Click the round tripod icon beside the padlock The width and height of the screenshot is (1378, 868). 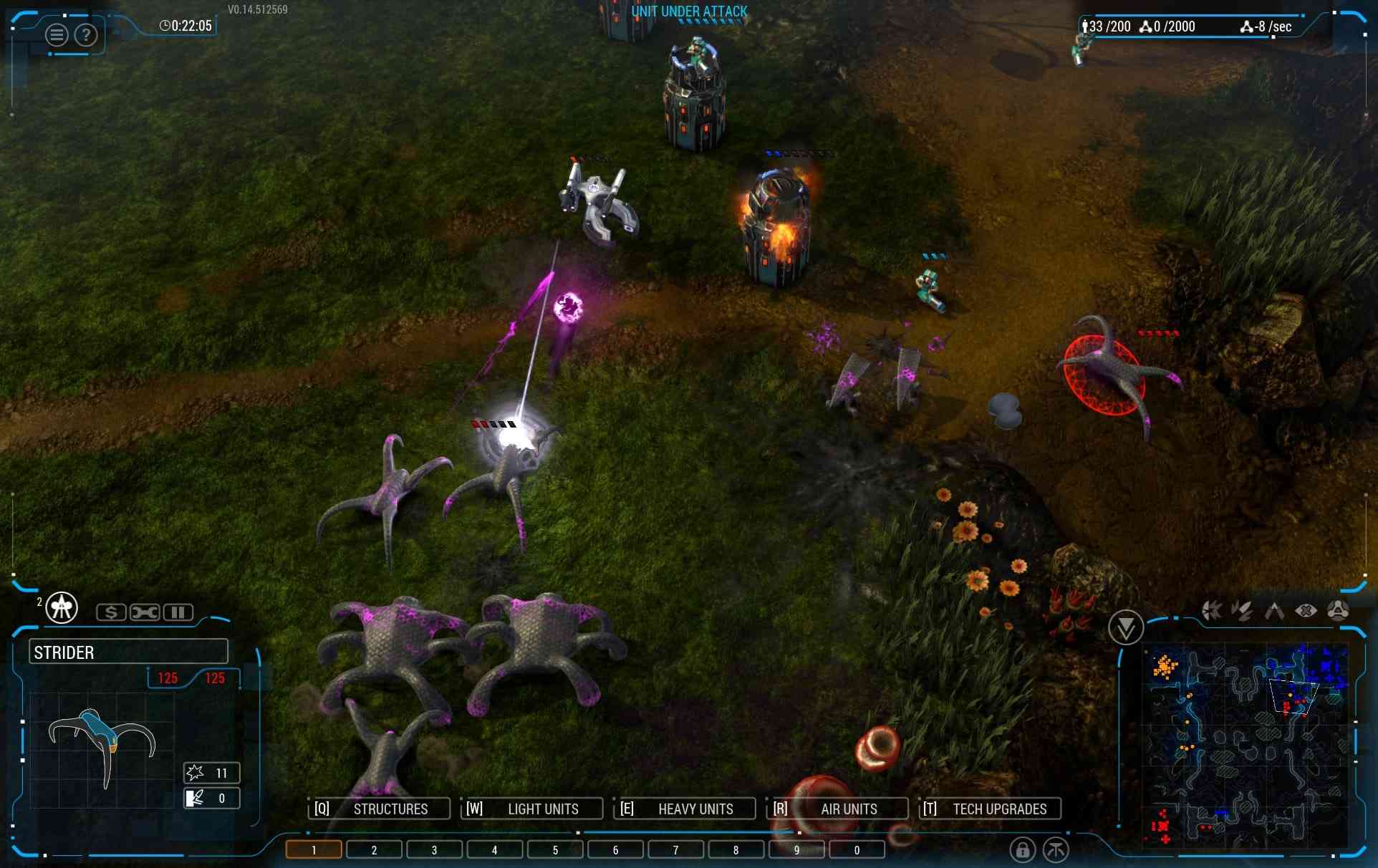pos(1056,850)
